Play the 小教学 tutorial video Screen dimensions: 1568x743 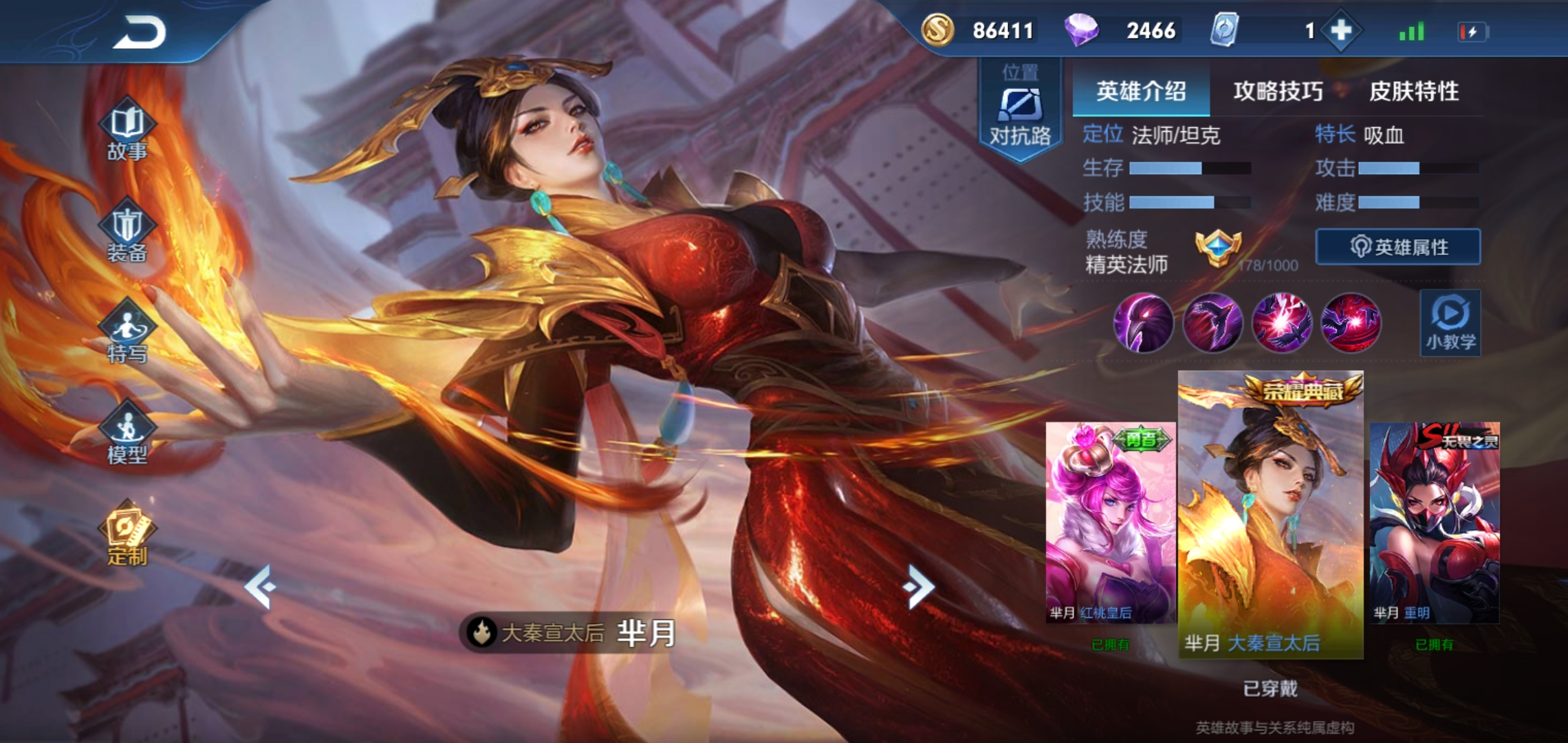1450,323
